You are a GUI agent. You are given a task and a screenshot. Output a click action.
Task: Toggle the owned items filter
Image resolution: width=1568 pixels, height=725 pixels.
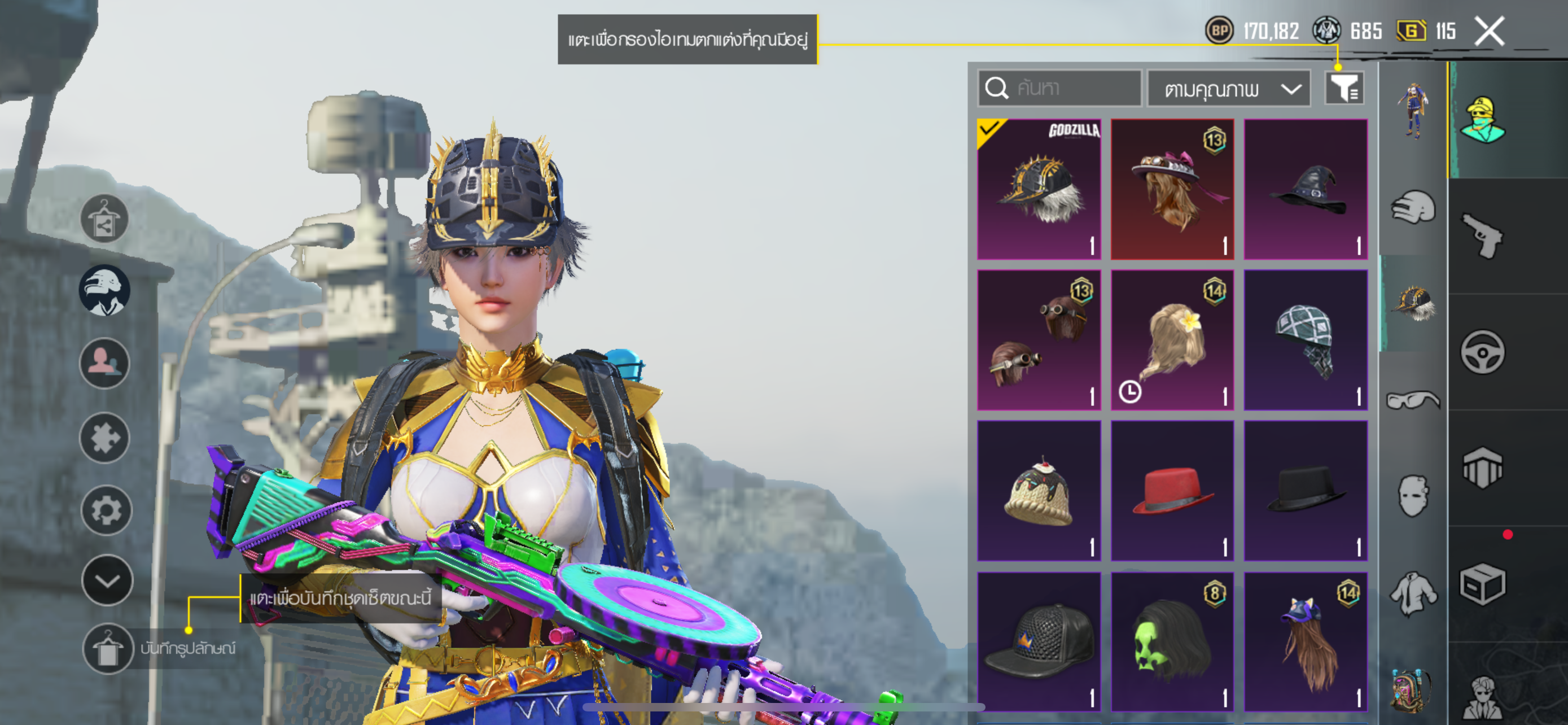(x=1344, y=89)
